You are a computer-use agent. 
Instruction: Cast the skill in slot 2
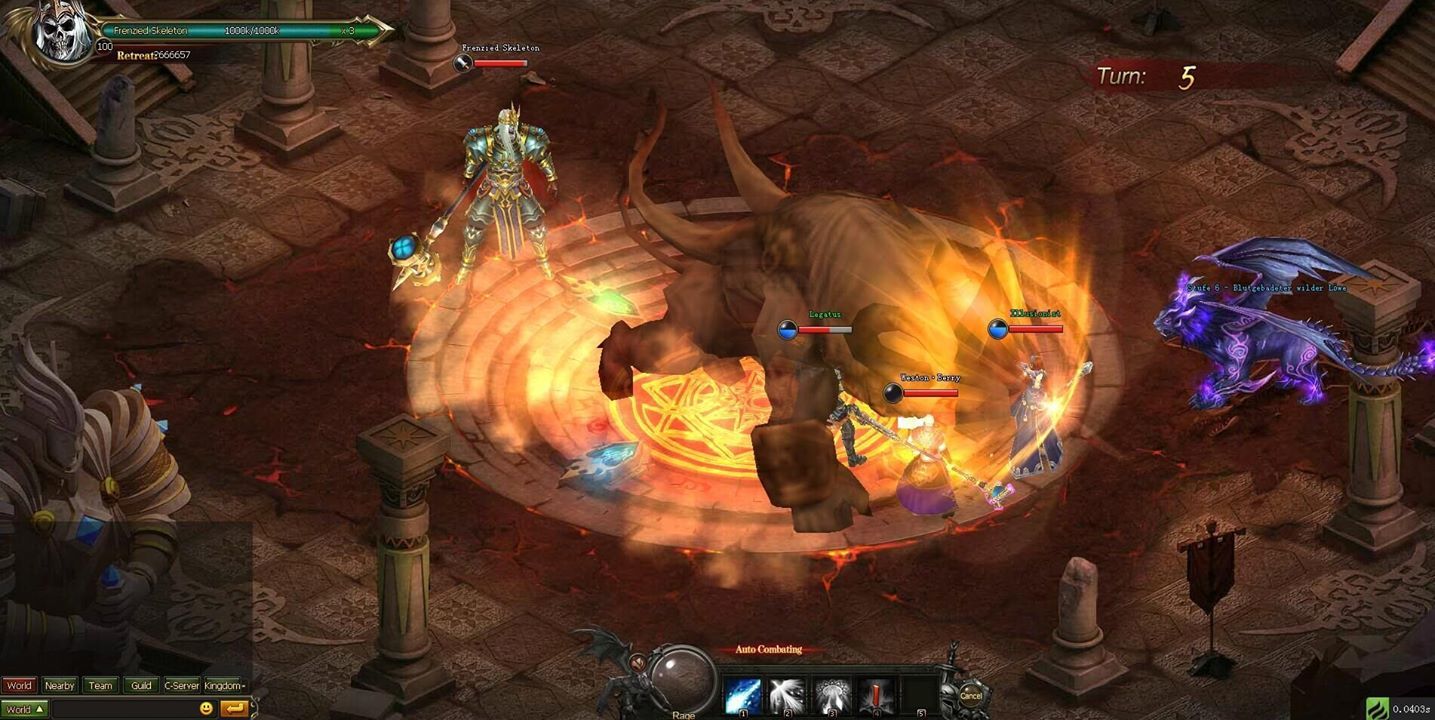click(788, 691)
